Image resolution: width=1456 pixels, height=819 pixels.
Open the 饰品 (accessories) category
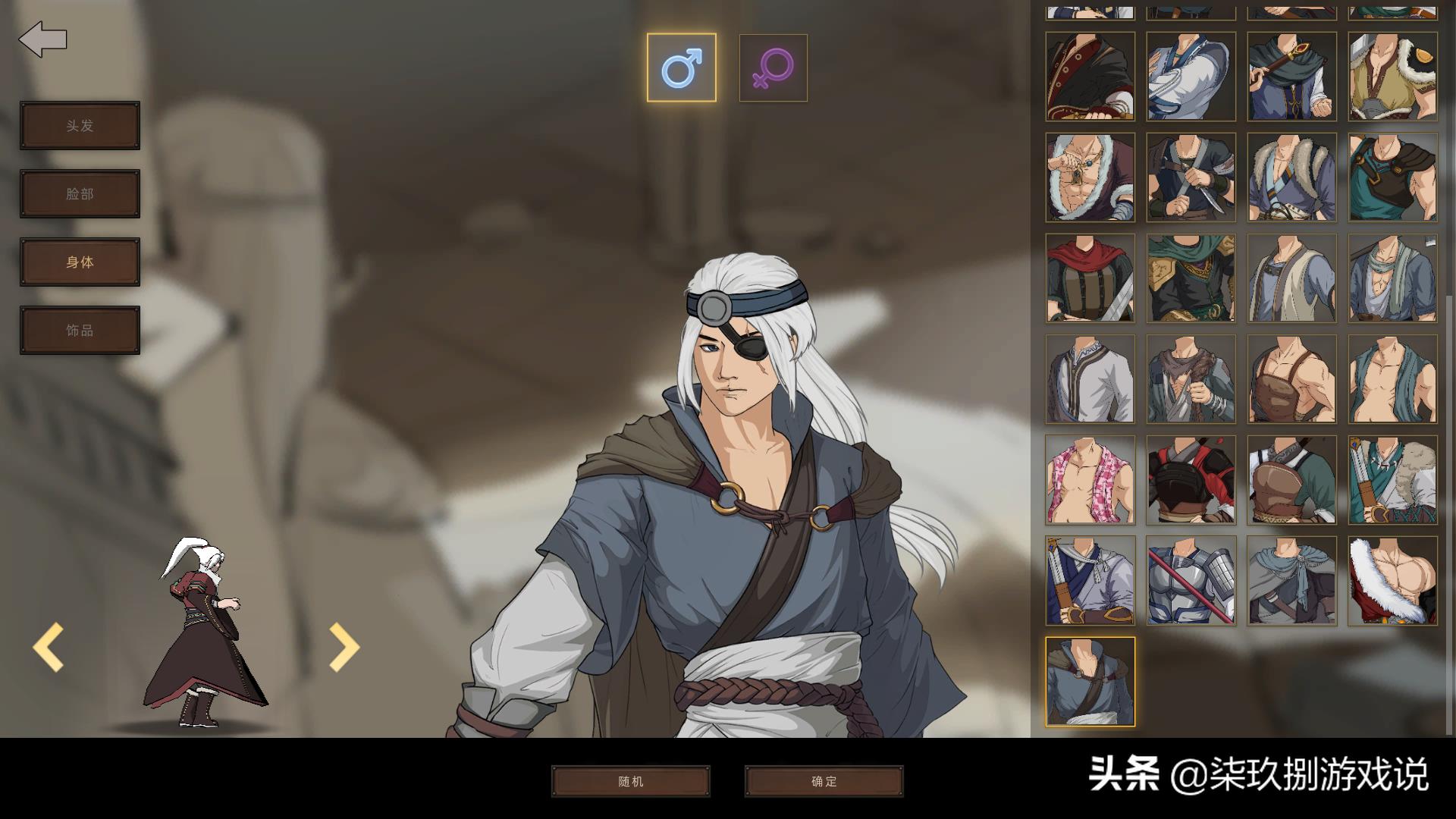pos(80,330)
